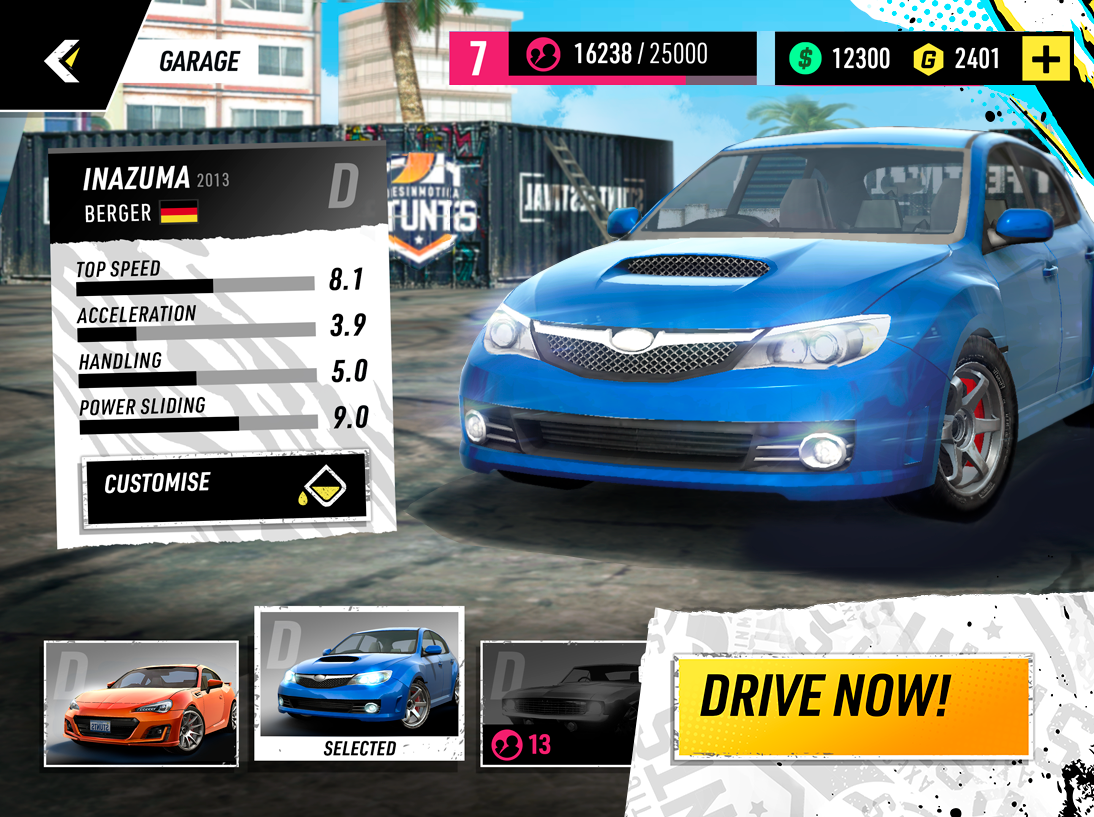The width and height of the screenshot is (1094, 817).
Task: Open the Customise menu for Inazuma
Action: click(226, 488)
